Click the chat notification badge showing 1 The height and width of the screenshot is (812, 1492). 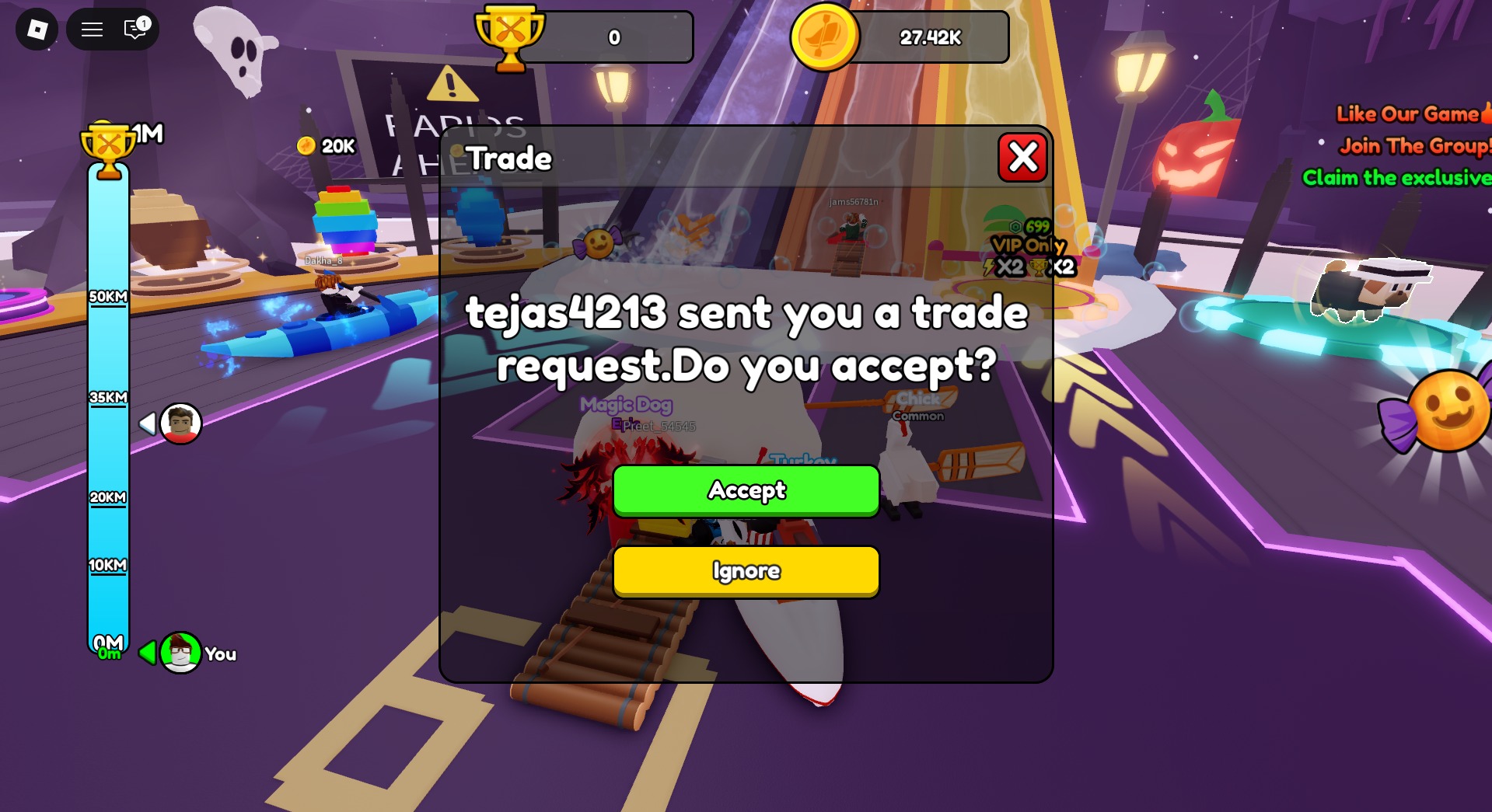(x=142, y=23)
